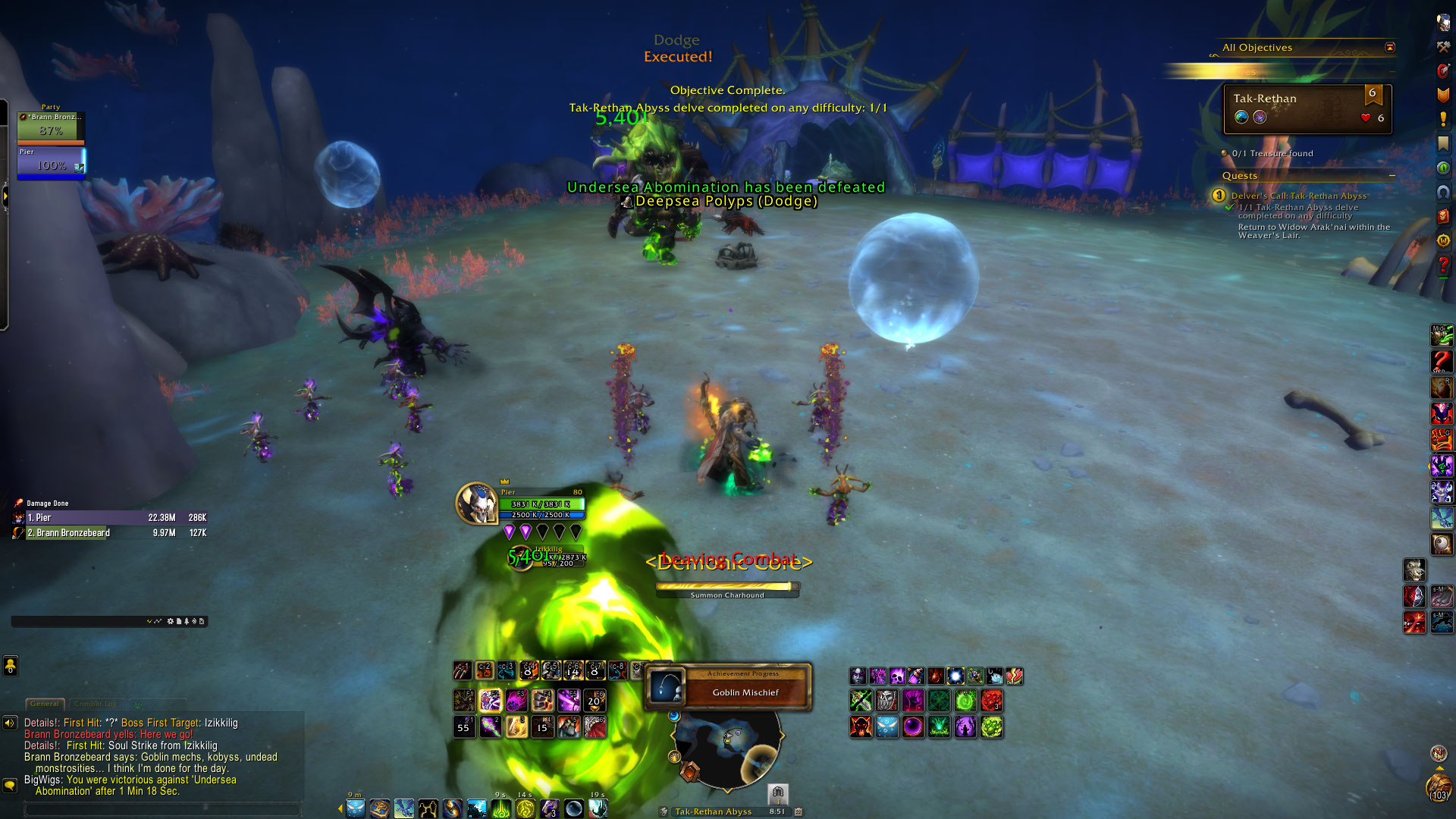Open the yellow exclamation quest log icon

point(1443,119)
